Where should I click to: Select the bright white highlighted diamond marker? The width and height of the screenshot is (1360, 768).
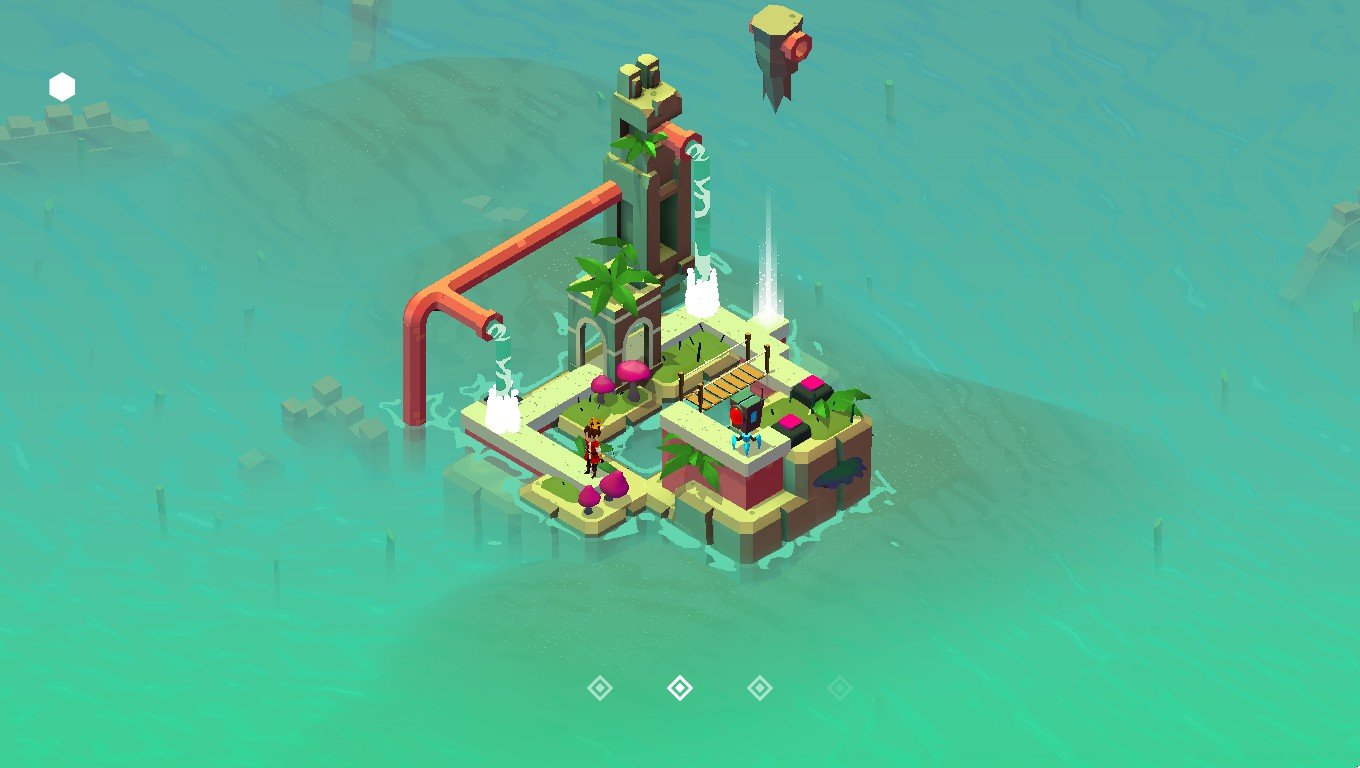tap(680, 688)
